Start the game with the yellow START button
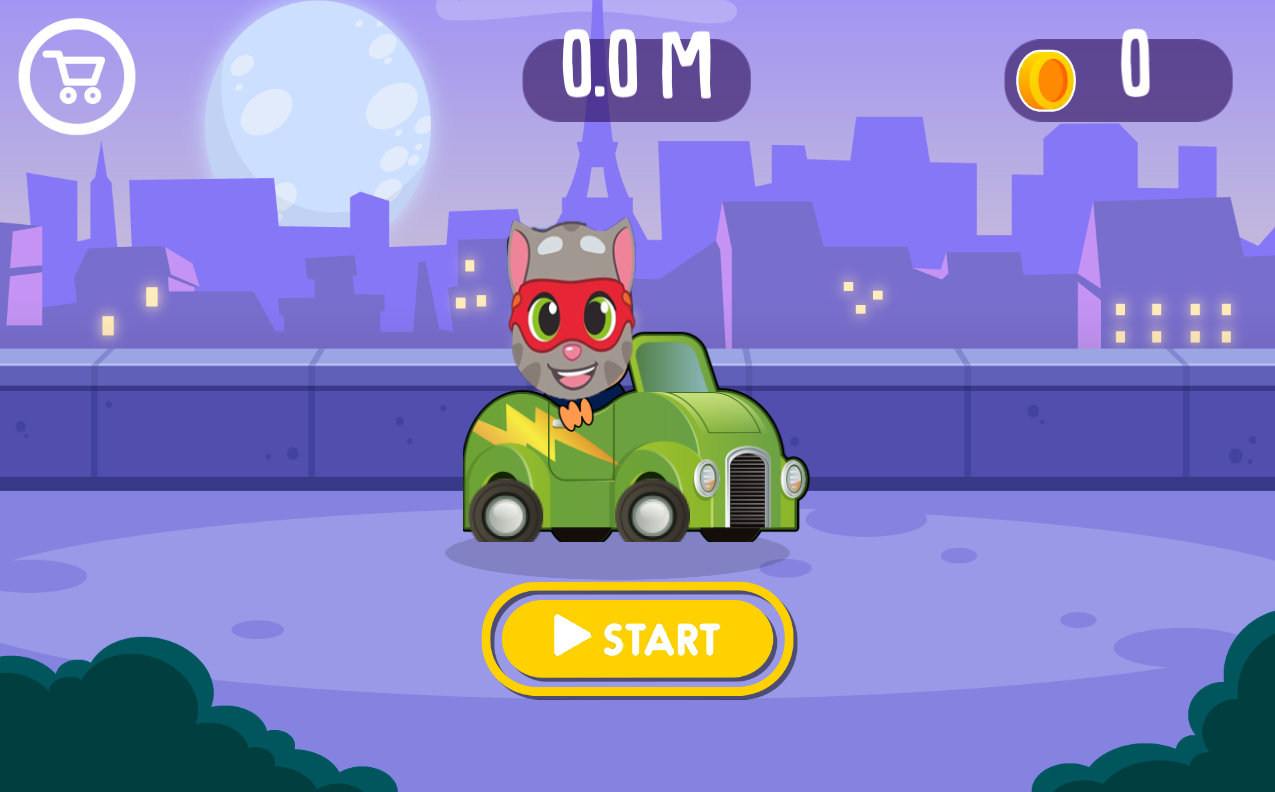The image size is (1275, 792). 638,638
